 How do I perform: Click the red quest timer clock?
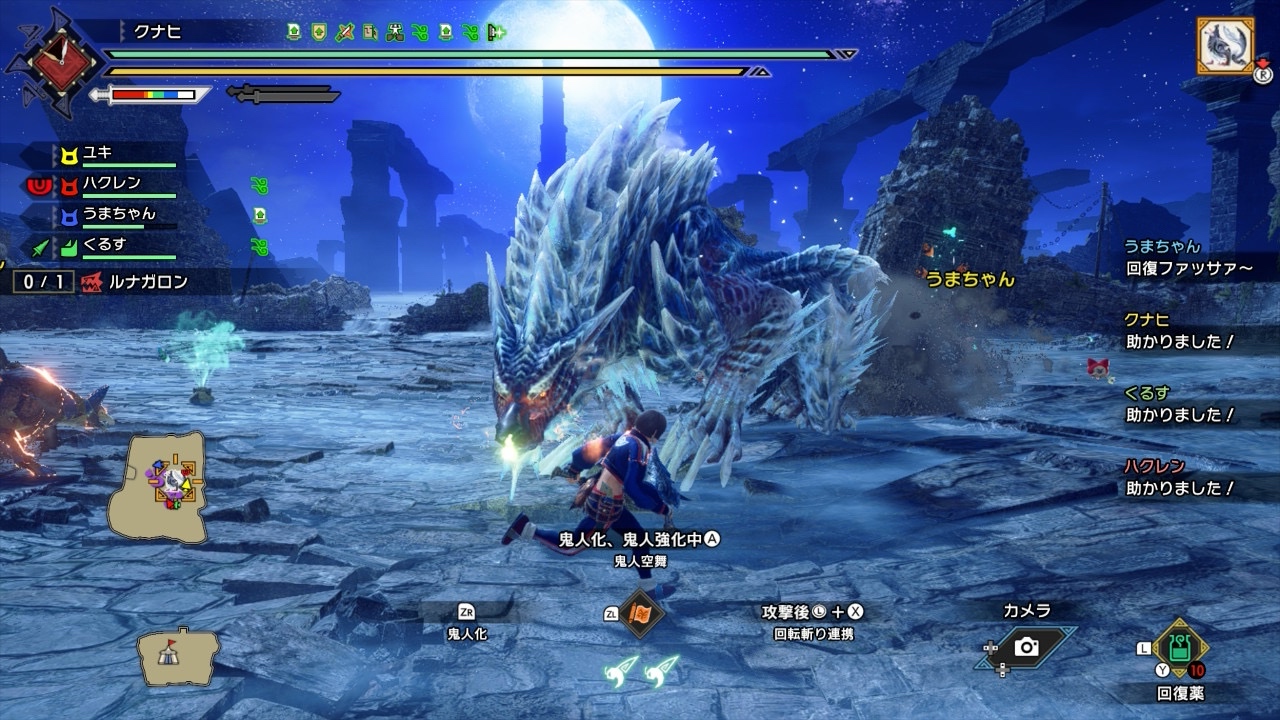(54, 63)
